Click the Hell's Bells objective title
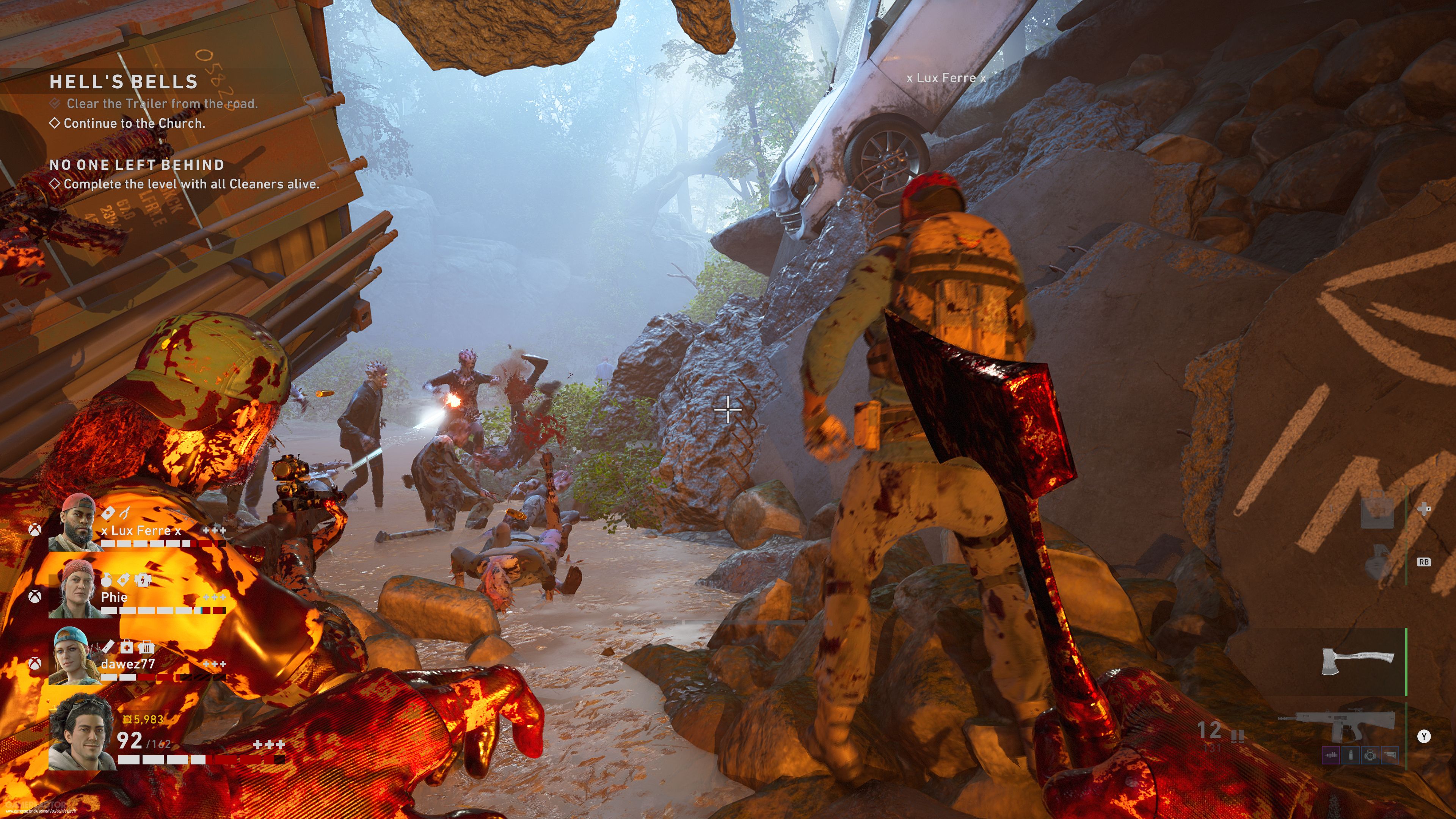 (x=123, y=82)
